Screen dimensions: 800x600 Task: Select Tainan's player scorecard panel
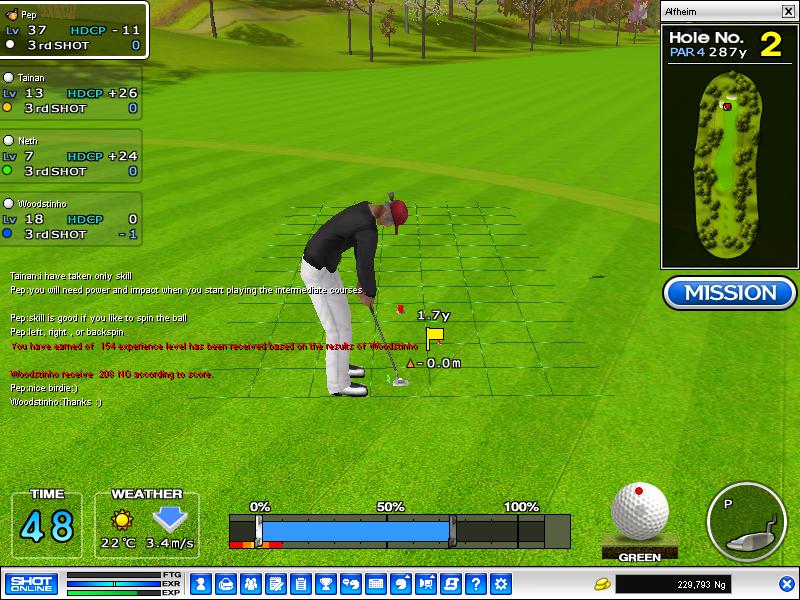coord(71,93)
